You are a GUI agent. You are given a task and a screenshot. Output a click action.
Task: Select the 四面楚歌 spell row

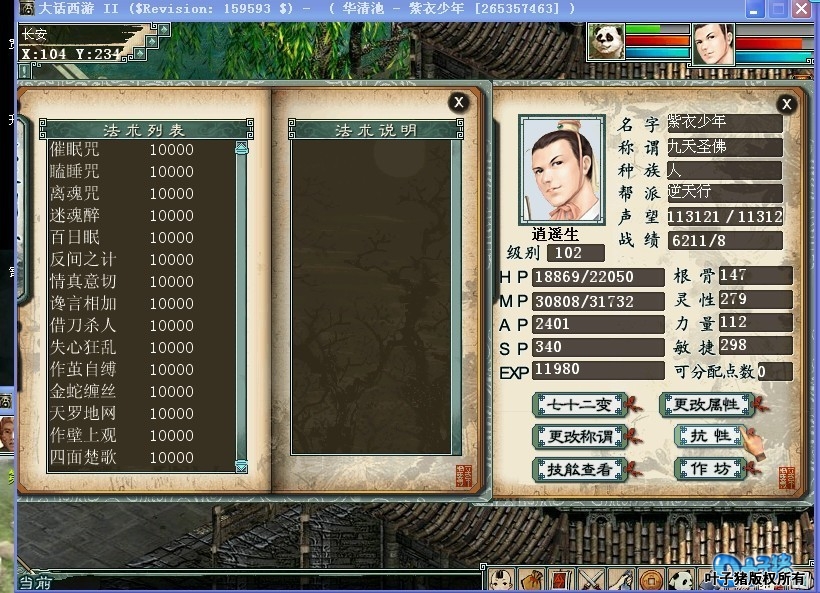pyautogui.click(x=83, y=458)
